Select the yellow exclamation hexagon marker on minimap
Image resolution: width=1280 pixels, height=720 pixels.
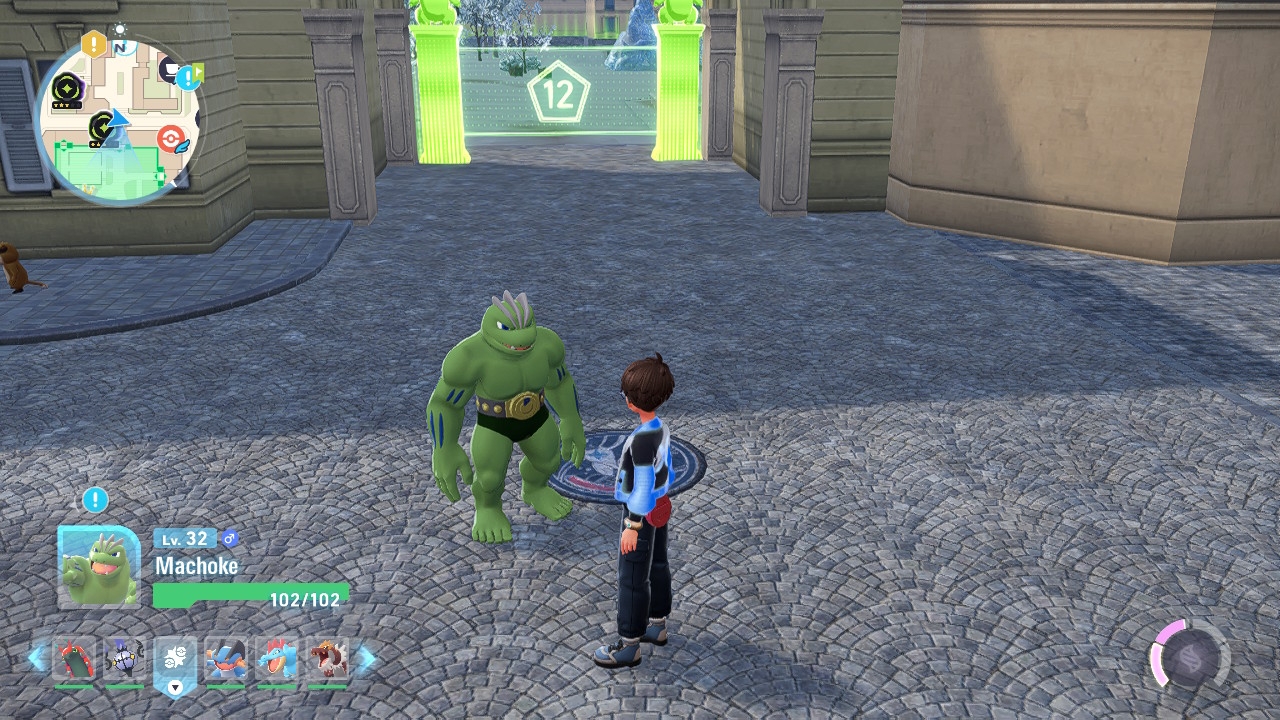point(94,44)
